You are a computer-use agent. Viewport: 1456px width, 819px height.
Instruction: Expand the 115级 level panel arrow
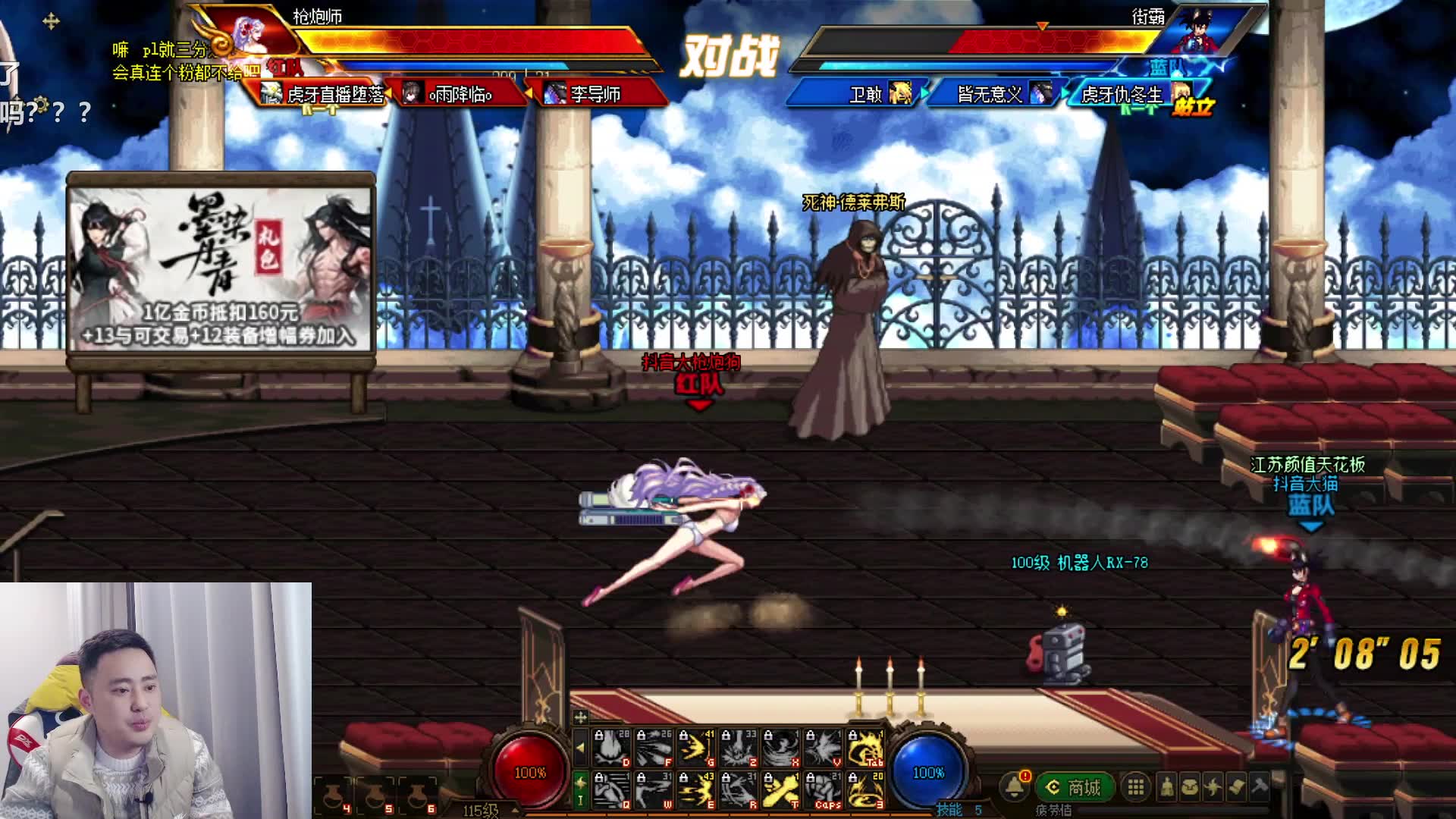coord(515,810)
